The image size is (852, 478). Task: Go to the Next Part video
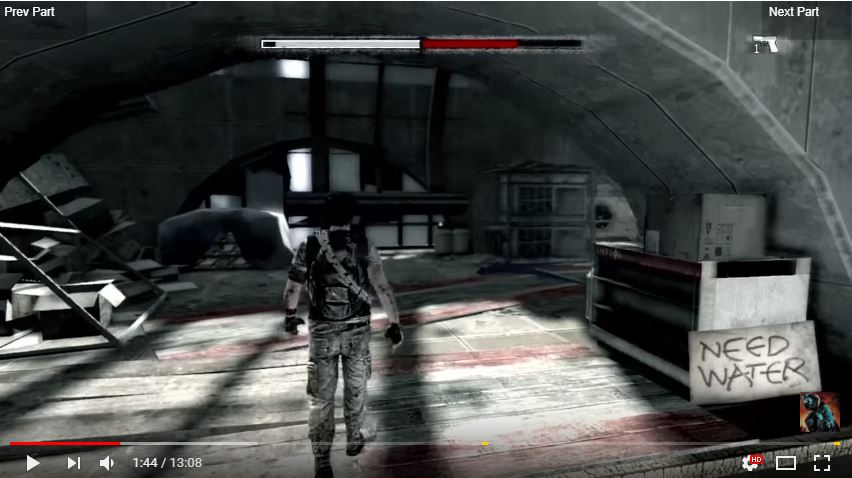(794, 12)
